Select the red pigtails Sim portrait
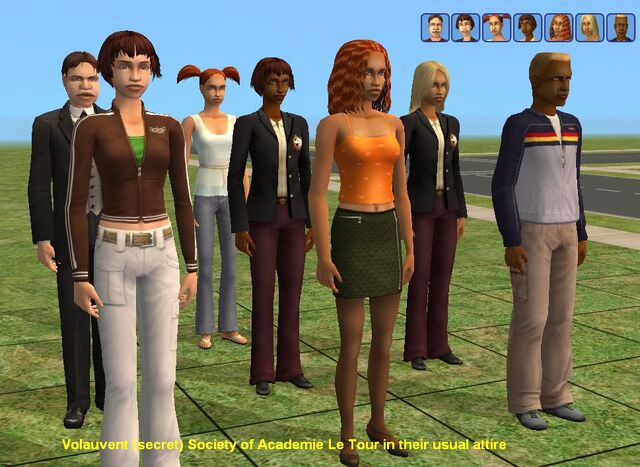This screenshot has width=640, height=467. [496, 27]
